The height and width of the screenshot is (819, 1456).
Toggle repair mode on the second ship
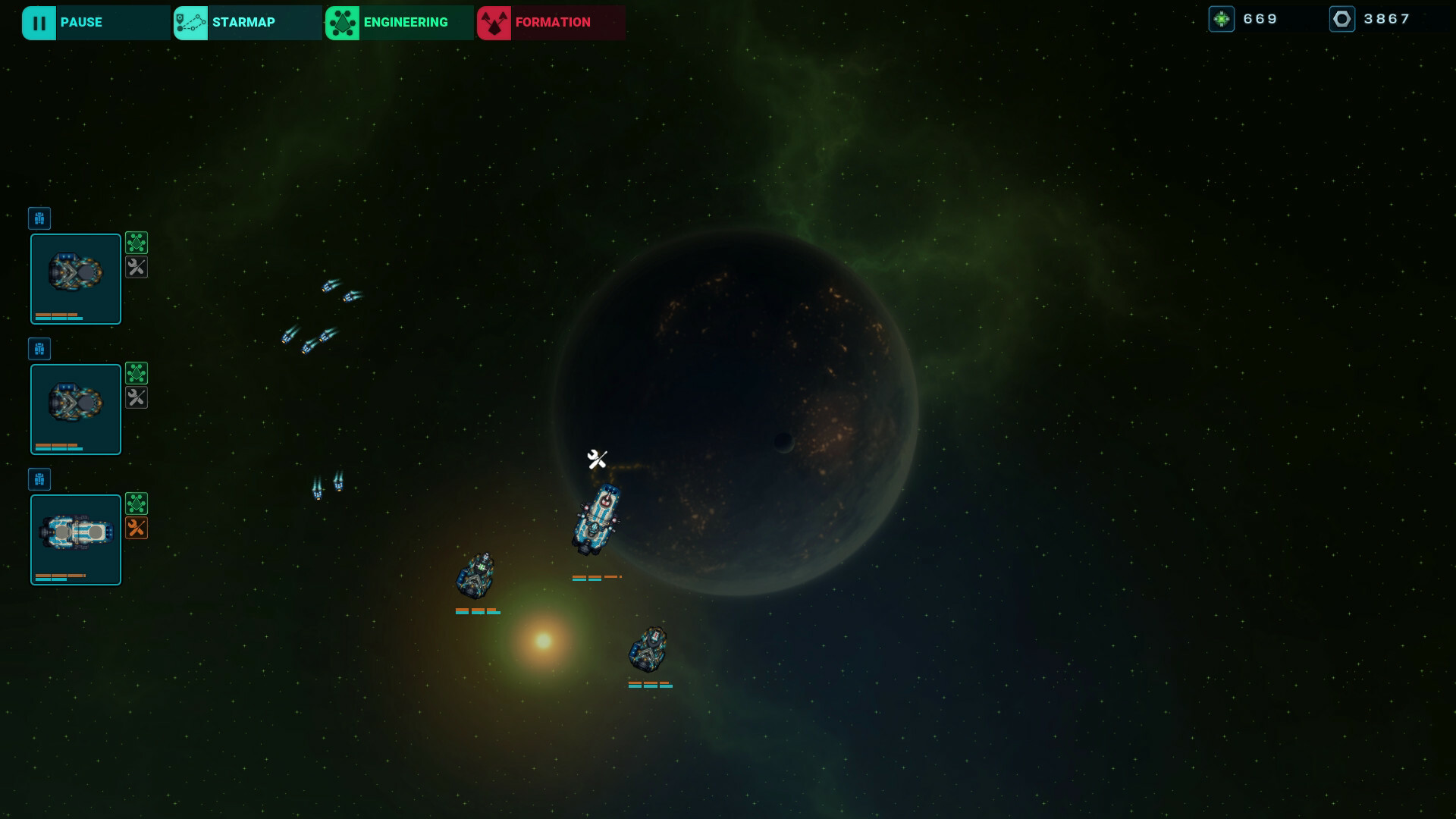(x=136, y=397)
